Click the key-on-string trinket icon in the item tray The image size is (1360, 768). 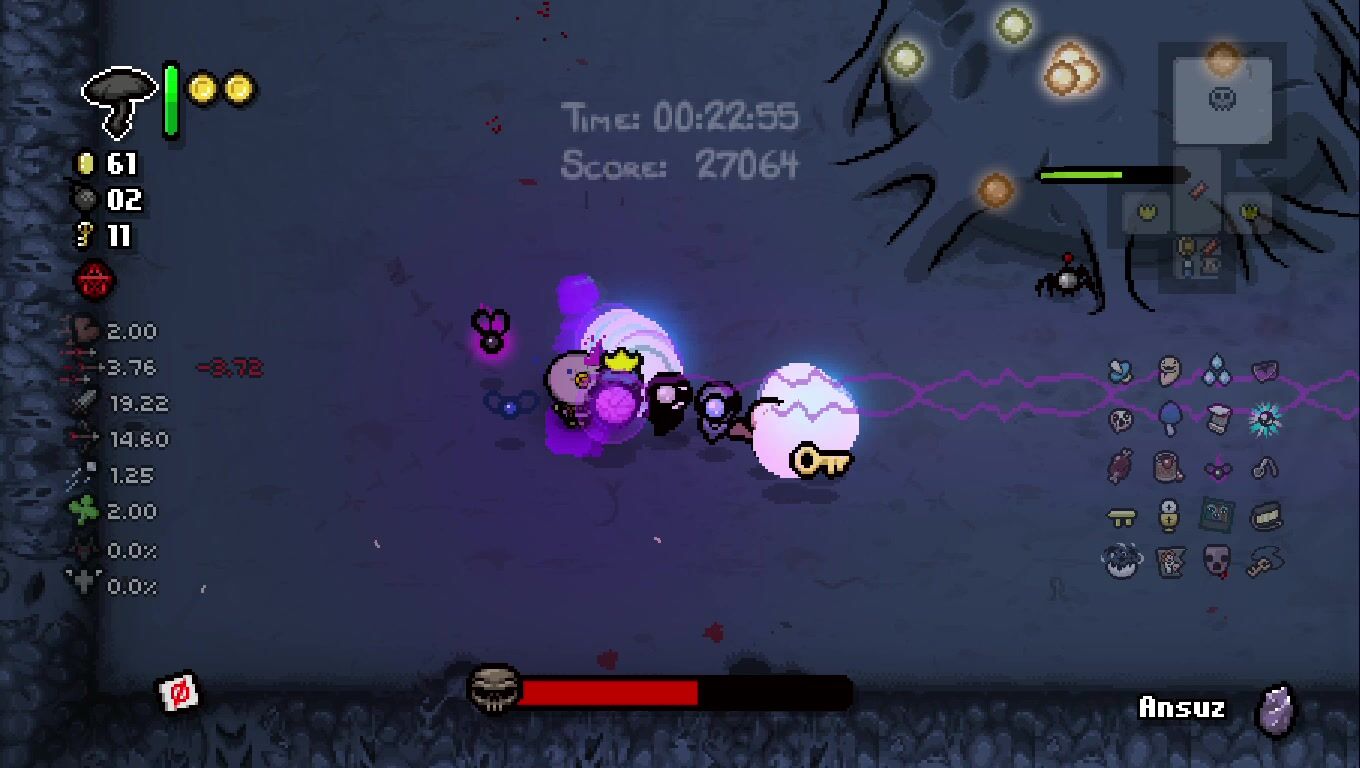pyautogui.click(x=1266, y=562)
